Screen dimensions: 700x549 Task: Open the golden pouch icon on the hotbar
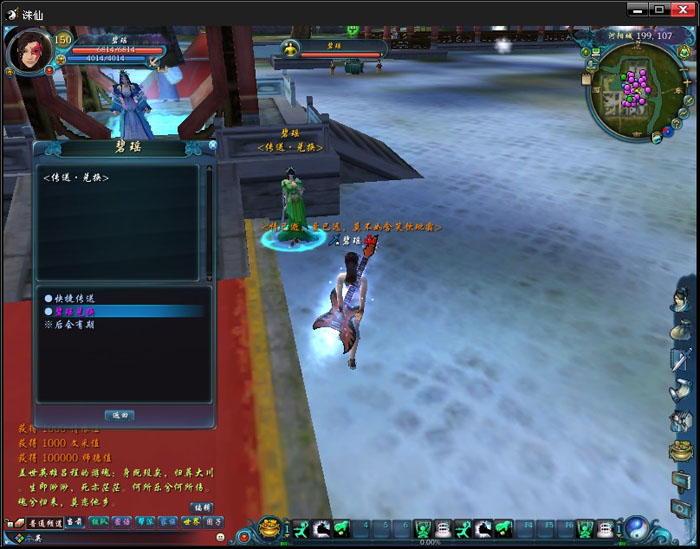(x=270, y=527)
